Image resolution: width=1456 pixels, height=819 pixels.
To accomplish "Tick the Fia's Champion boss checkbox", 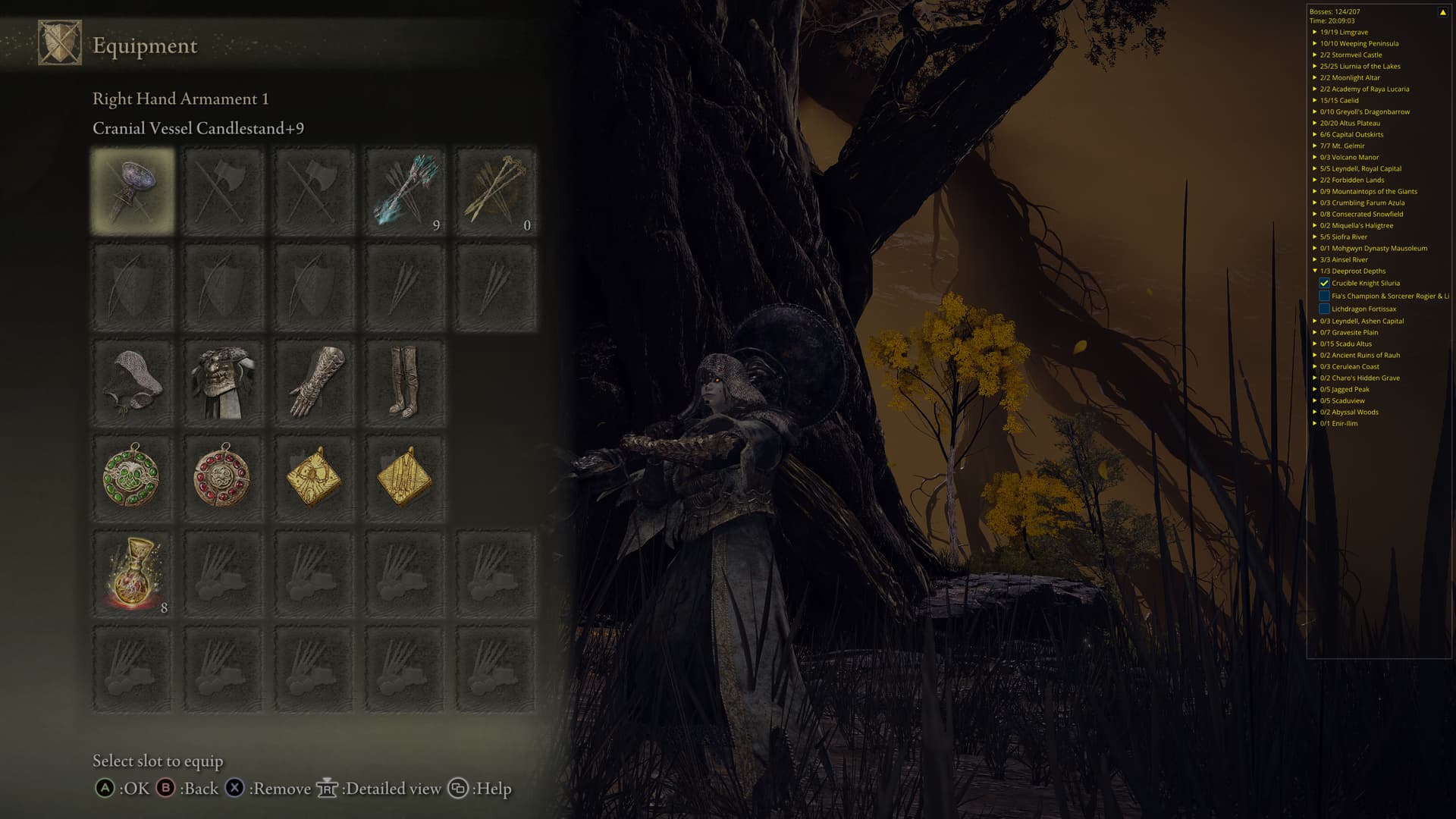I will [1324, 297].
